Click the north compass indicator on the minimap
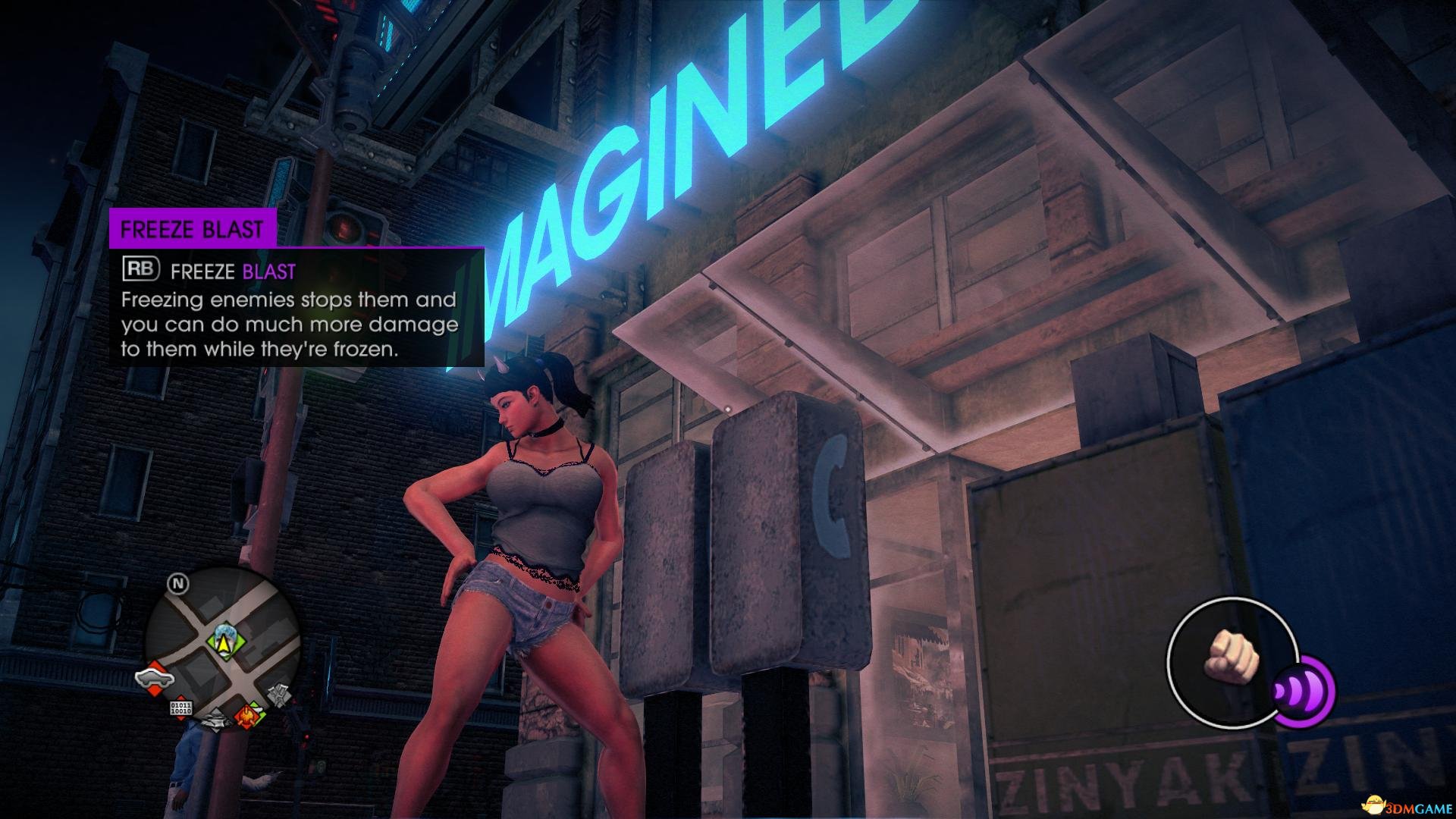The height and width of the screenshot is (819, 1456). (x=179, y=584)
